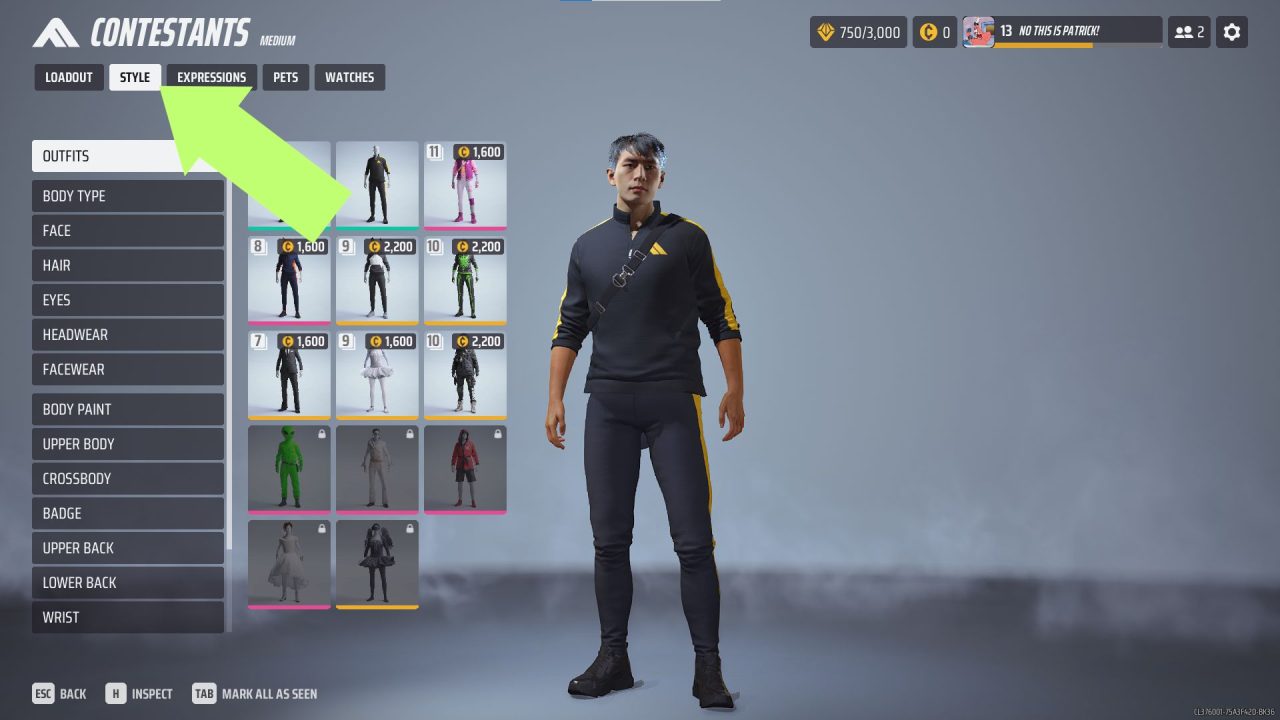Screen dimensions: 1280x720
Task: Click the ESC key hint icon
Action: click(x=42, y=693)
